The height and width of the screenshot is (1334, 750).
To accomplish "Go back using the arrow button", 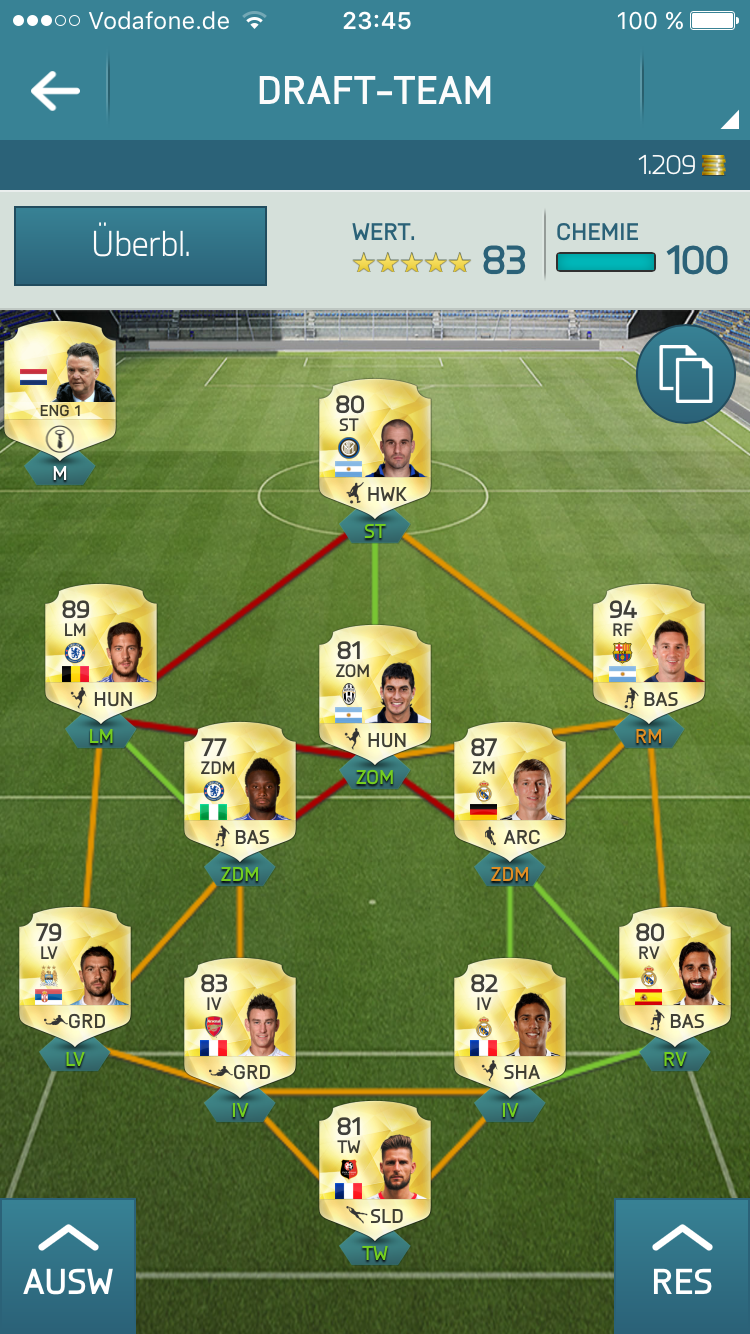I will tap(55, 91).
